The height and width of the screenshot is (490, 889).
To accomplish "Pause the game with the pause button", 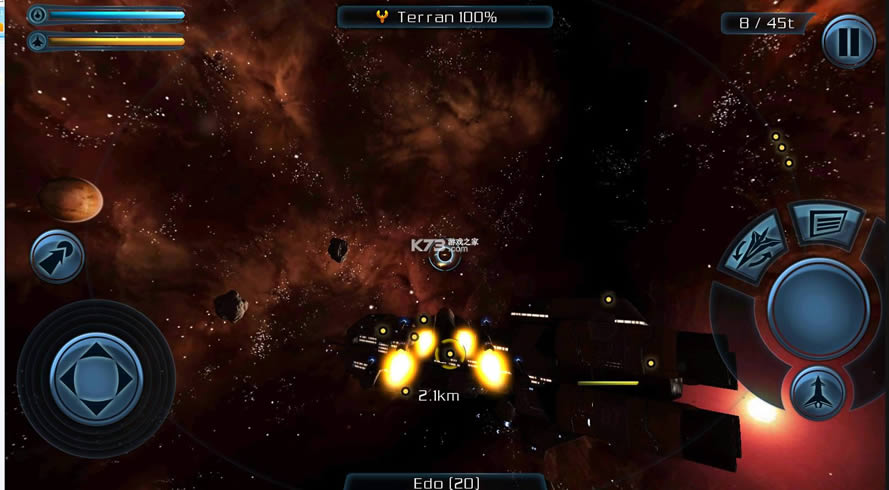I will (x=848, y=42).
